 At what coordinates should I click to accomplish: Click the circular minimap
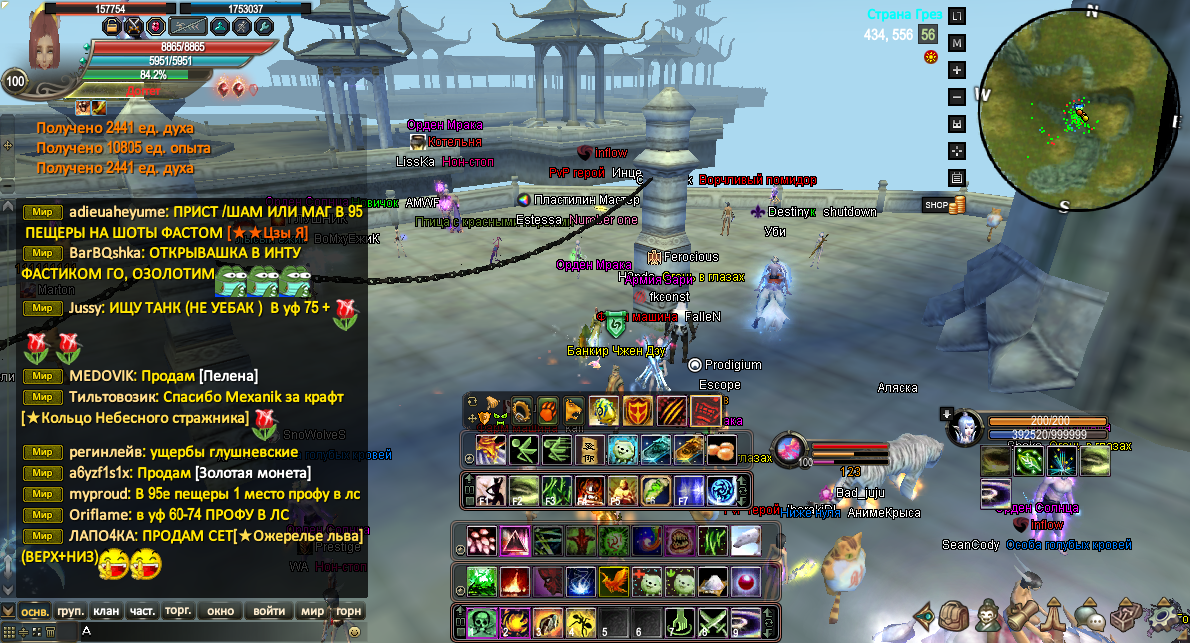coord(1078,116)
